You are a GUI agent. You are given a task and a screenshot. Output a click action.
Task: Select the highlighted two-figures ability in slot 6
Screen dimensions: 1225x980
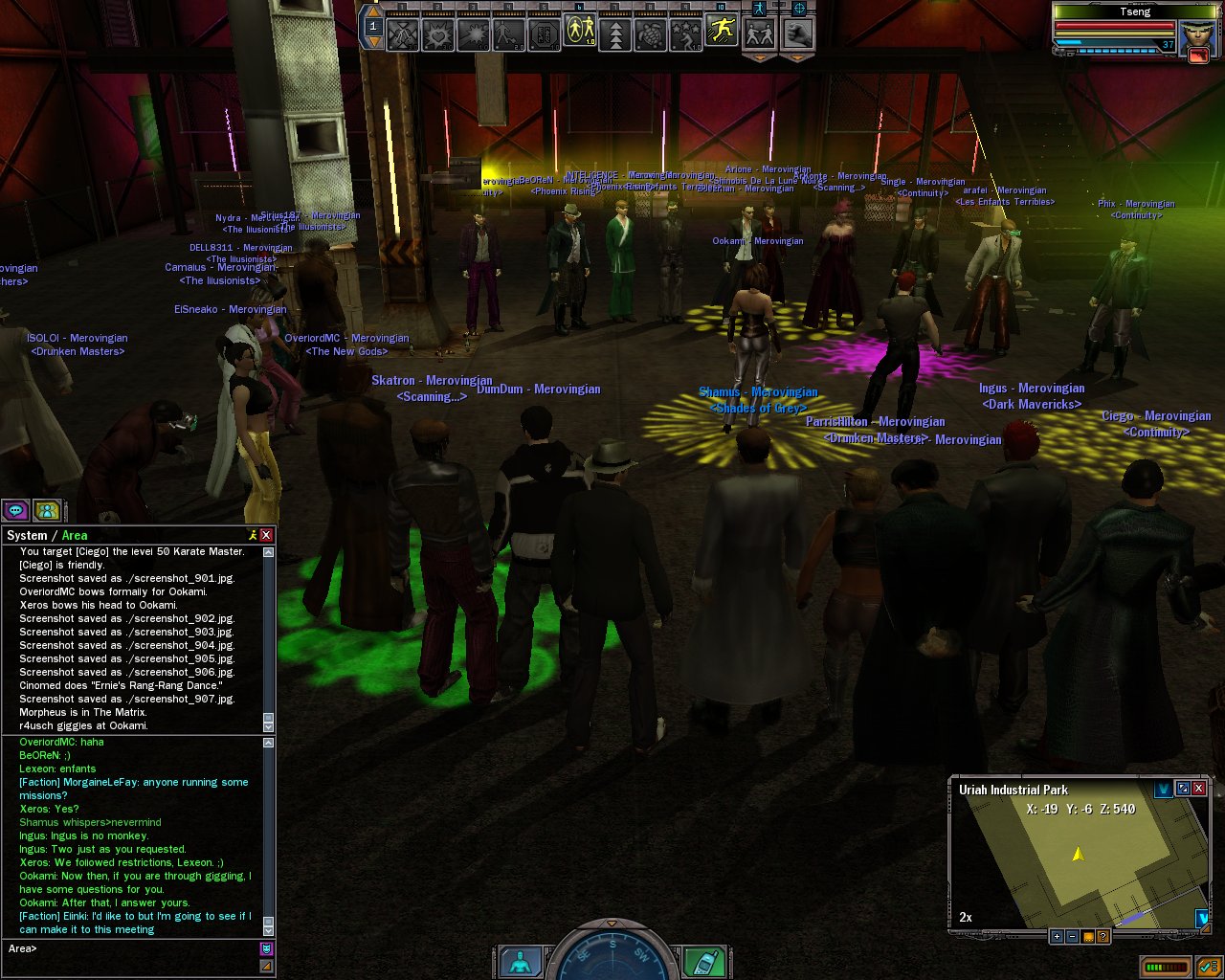[x=579, y=32]
